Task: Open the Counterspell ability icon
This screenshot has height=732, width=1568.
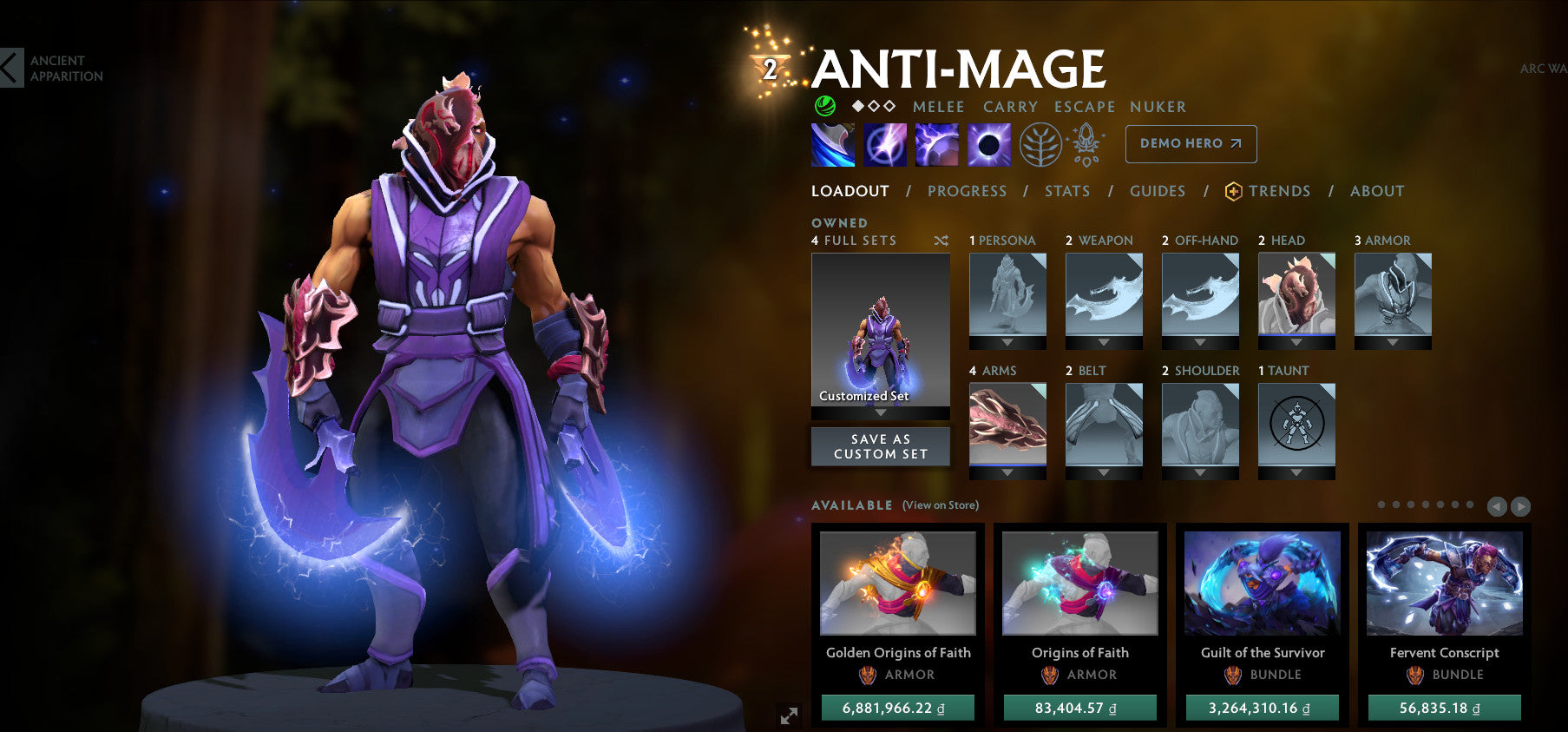Action: (x=938, y=144)
